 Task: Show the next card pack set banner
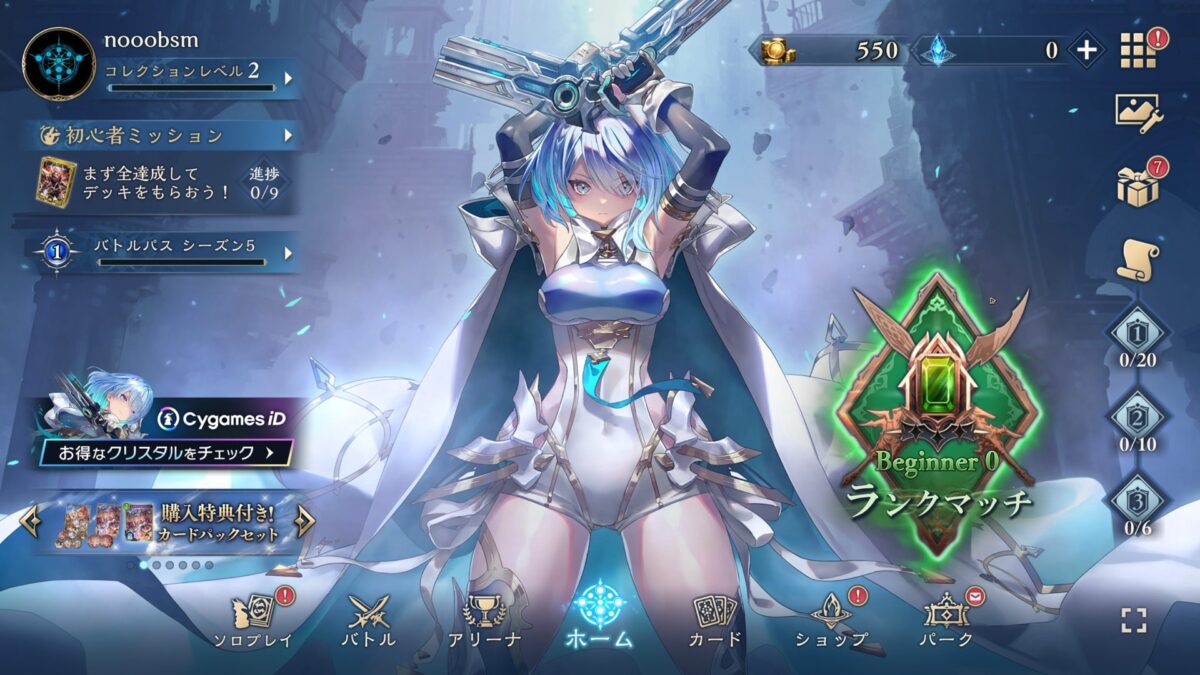click(x=306, y=522)
